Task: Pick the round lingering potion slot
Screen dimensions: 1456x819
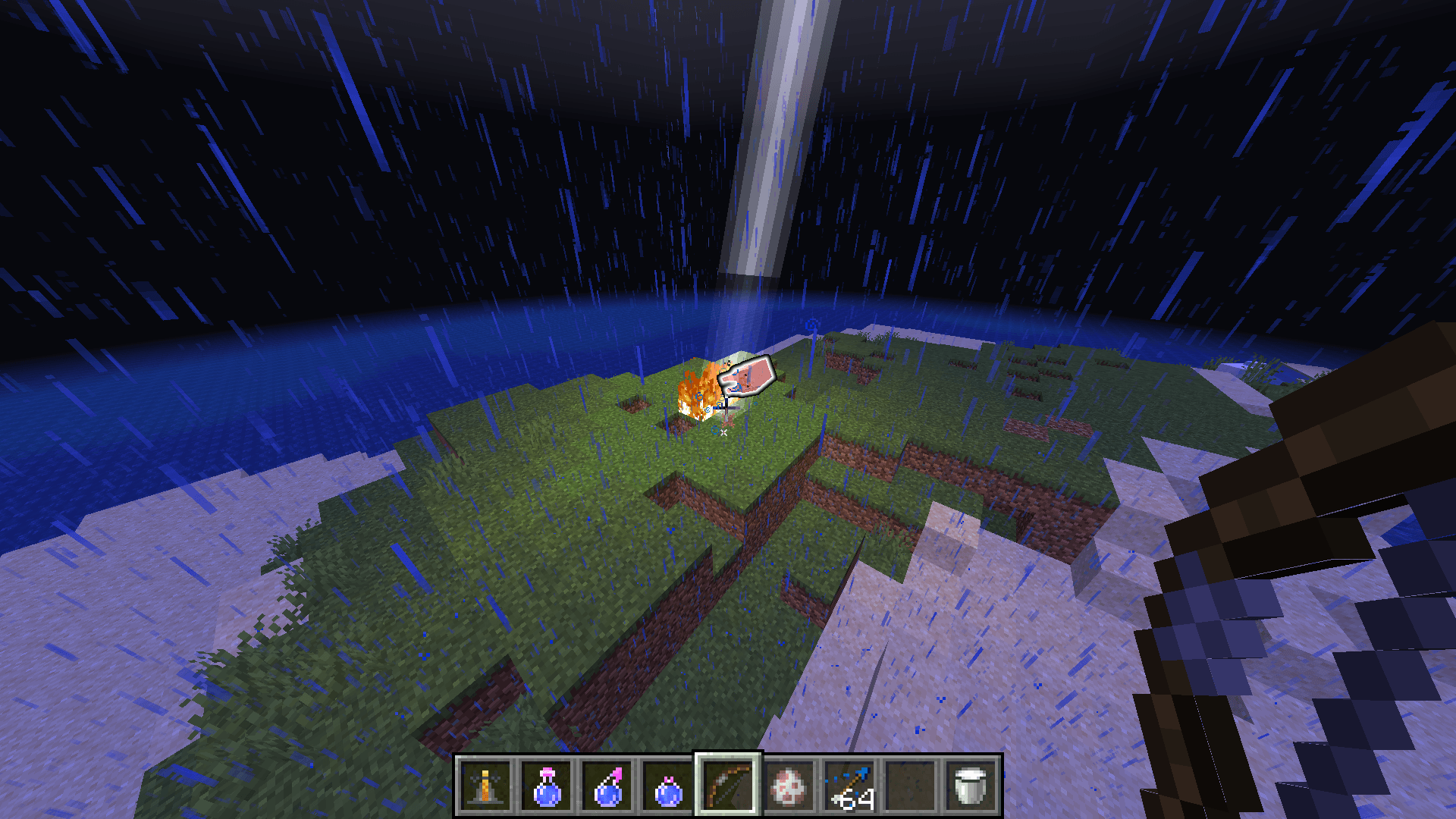Action: (x=668, y=786)
